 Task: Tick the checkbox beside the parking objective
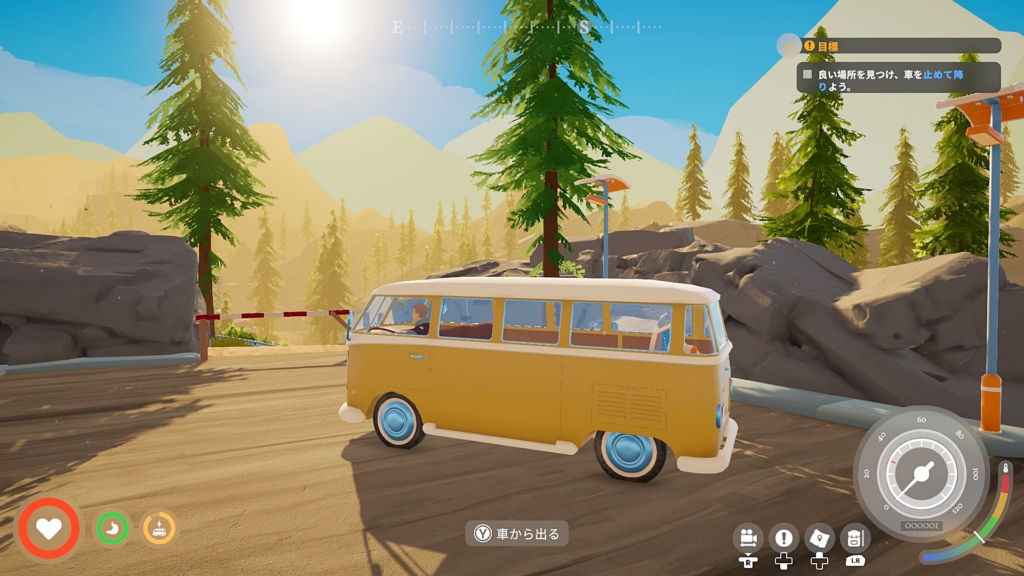[808, 73]
